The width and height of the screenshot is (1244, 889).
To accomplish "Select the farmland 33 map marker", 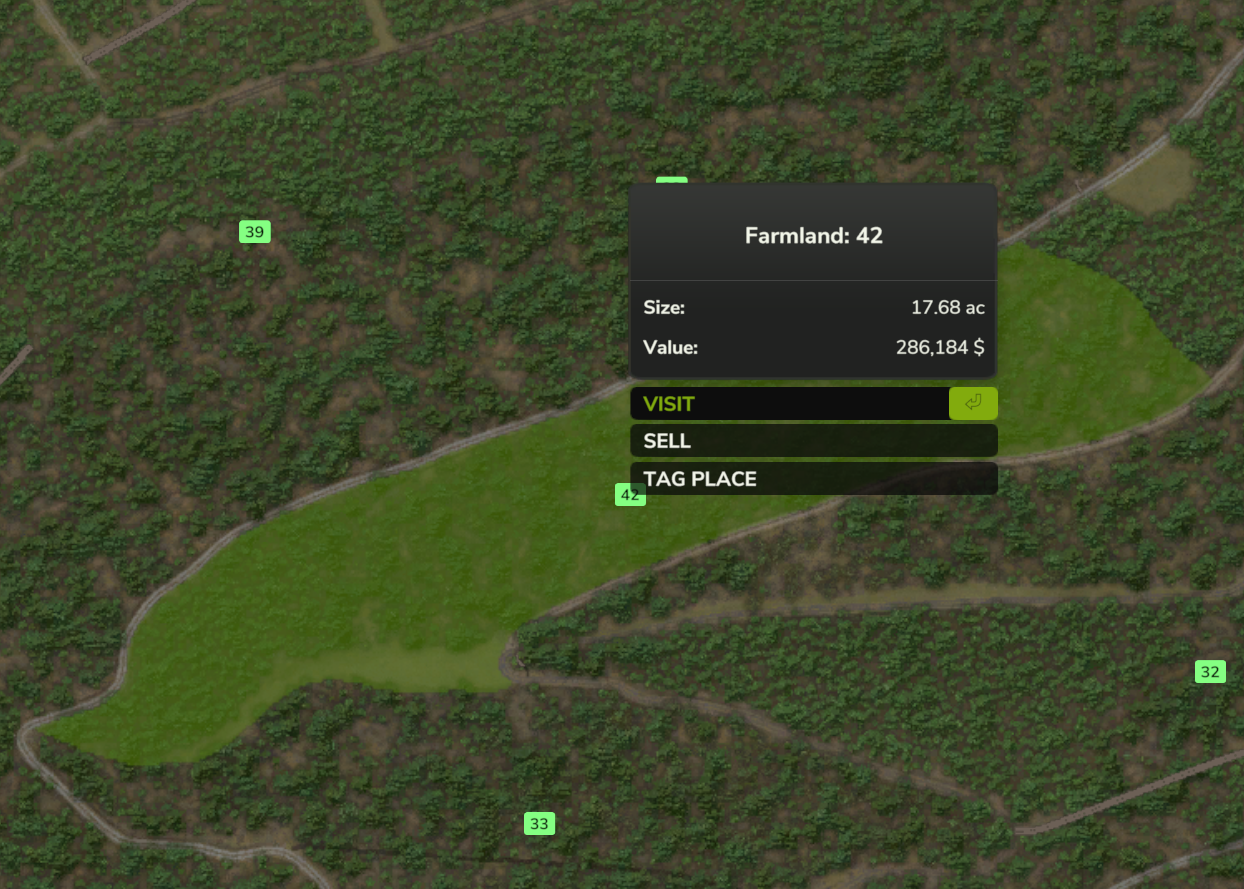I will click(539, 824).
